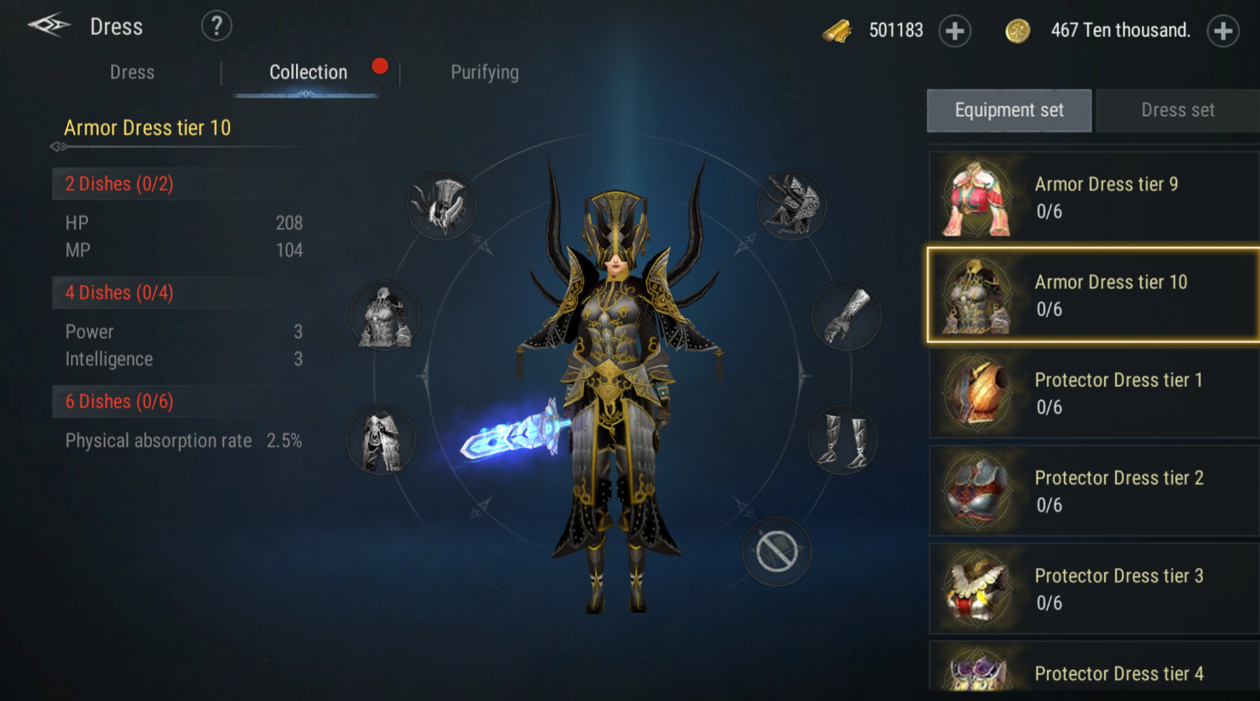Screen dimensions: 1260x701
Task: Switch to the Purifying tab
Action: (484, 72)
